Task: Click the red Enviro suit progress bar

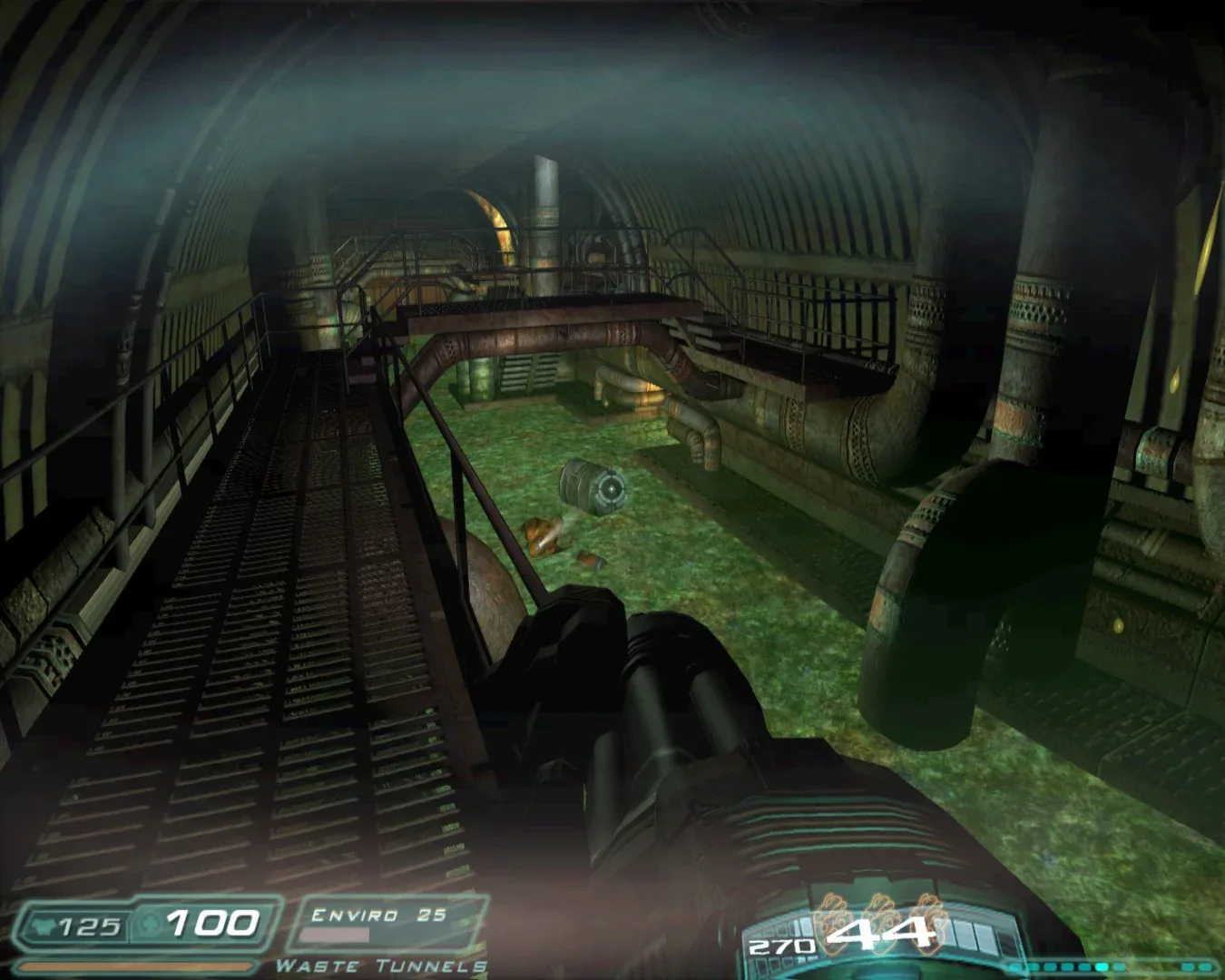Action: click(x=335, y=936)
